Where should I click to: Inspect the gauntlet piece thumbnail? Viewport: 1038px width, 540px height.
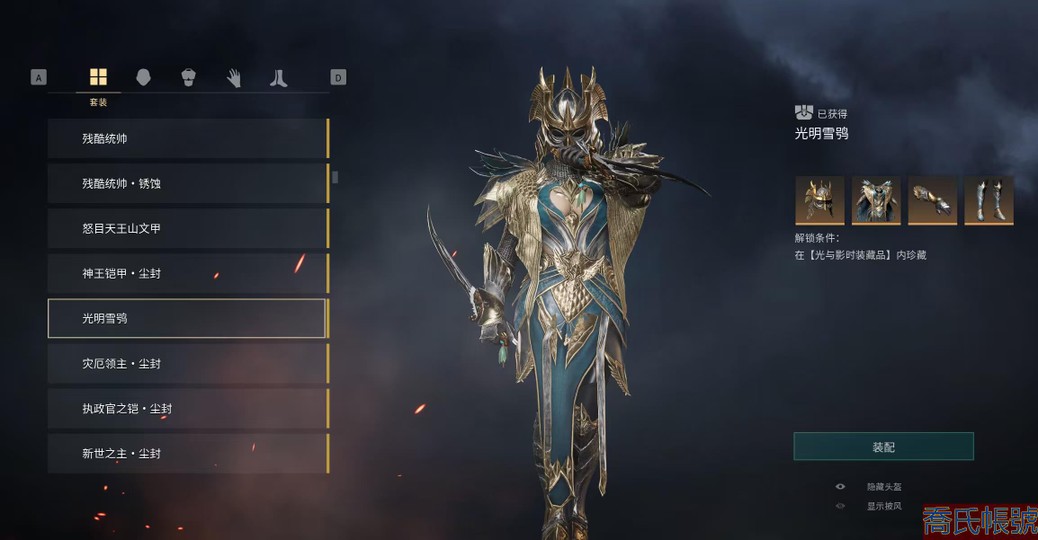tap(932, 200)
